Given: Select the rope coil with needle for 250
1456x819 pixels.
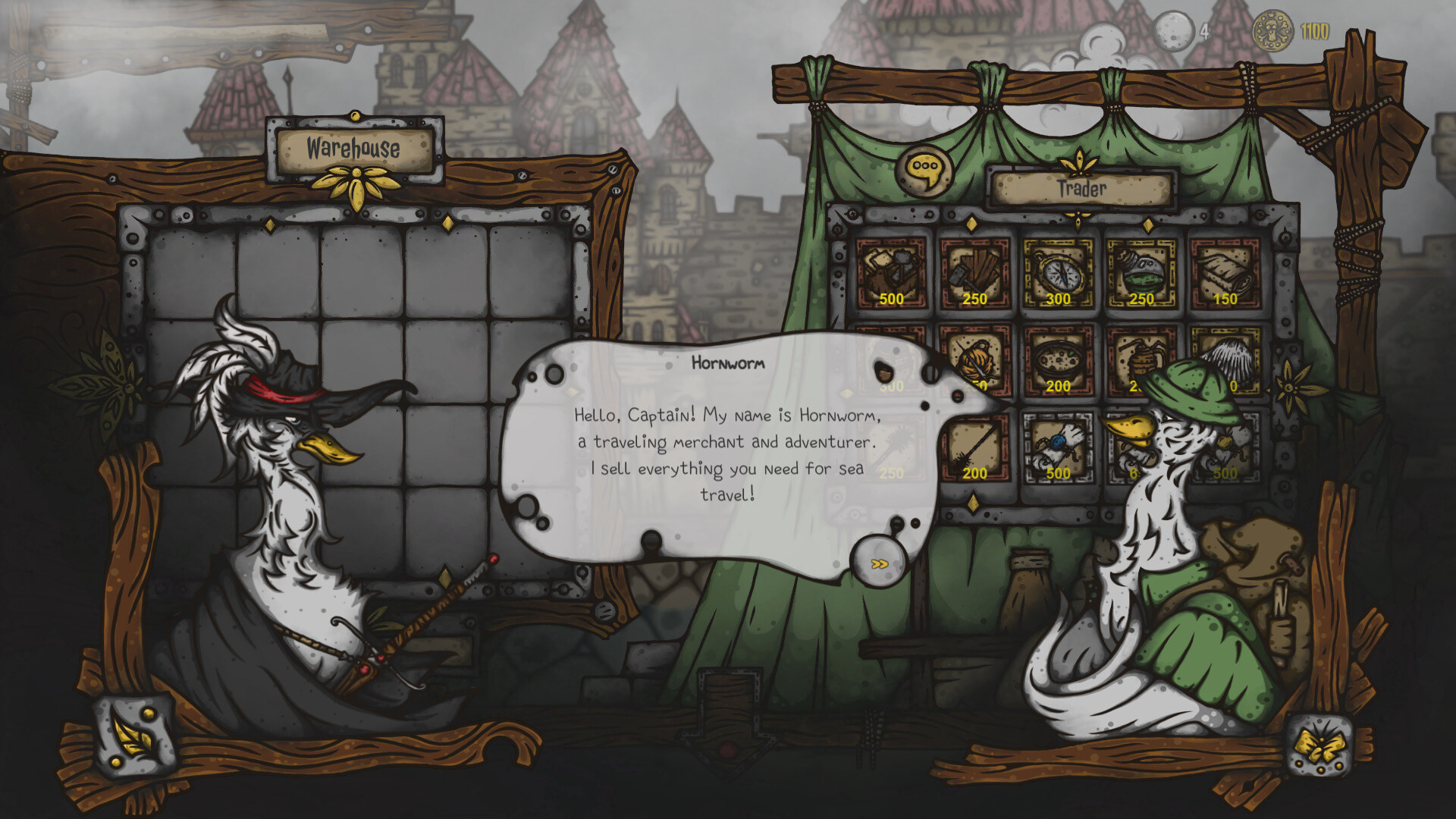Looking at the screenshot, I should coord(974,356).
